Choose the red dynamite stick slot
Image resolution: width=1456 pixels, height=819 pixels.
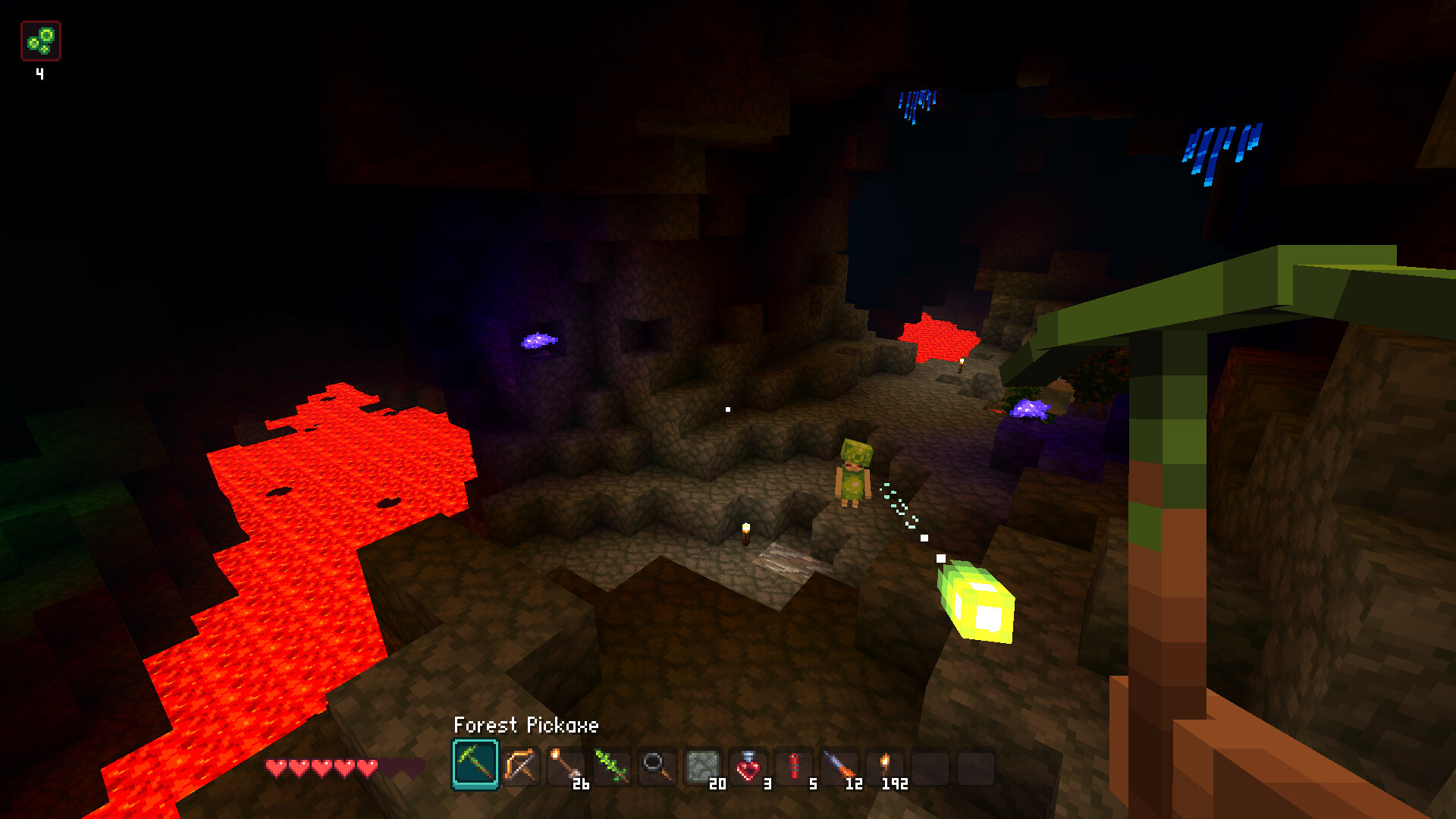point(794,766)
